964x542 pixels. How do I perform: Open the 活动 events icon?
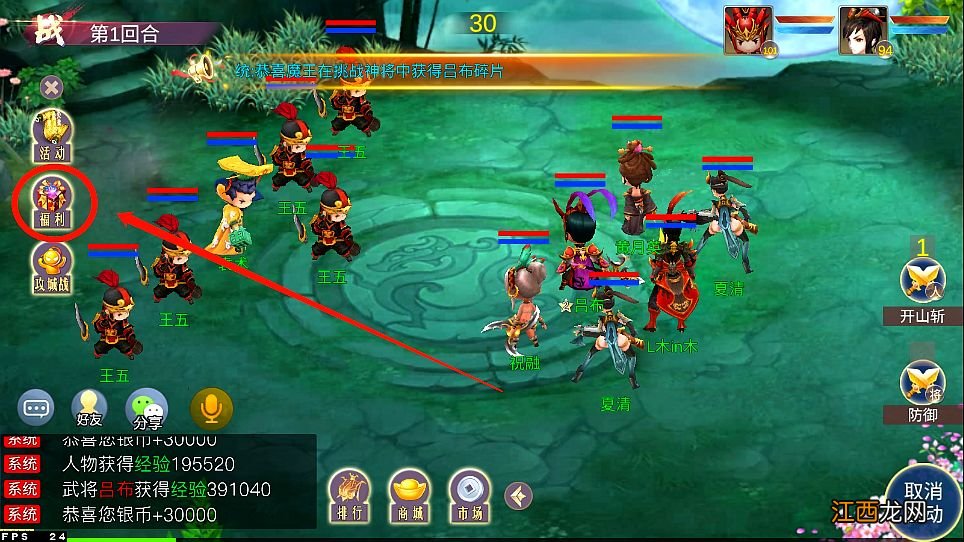click(x=52, y=137)
